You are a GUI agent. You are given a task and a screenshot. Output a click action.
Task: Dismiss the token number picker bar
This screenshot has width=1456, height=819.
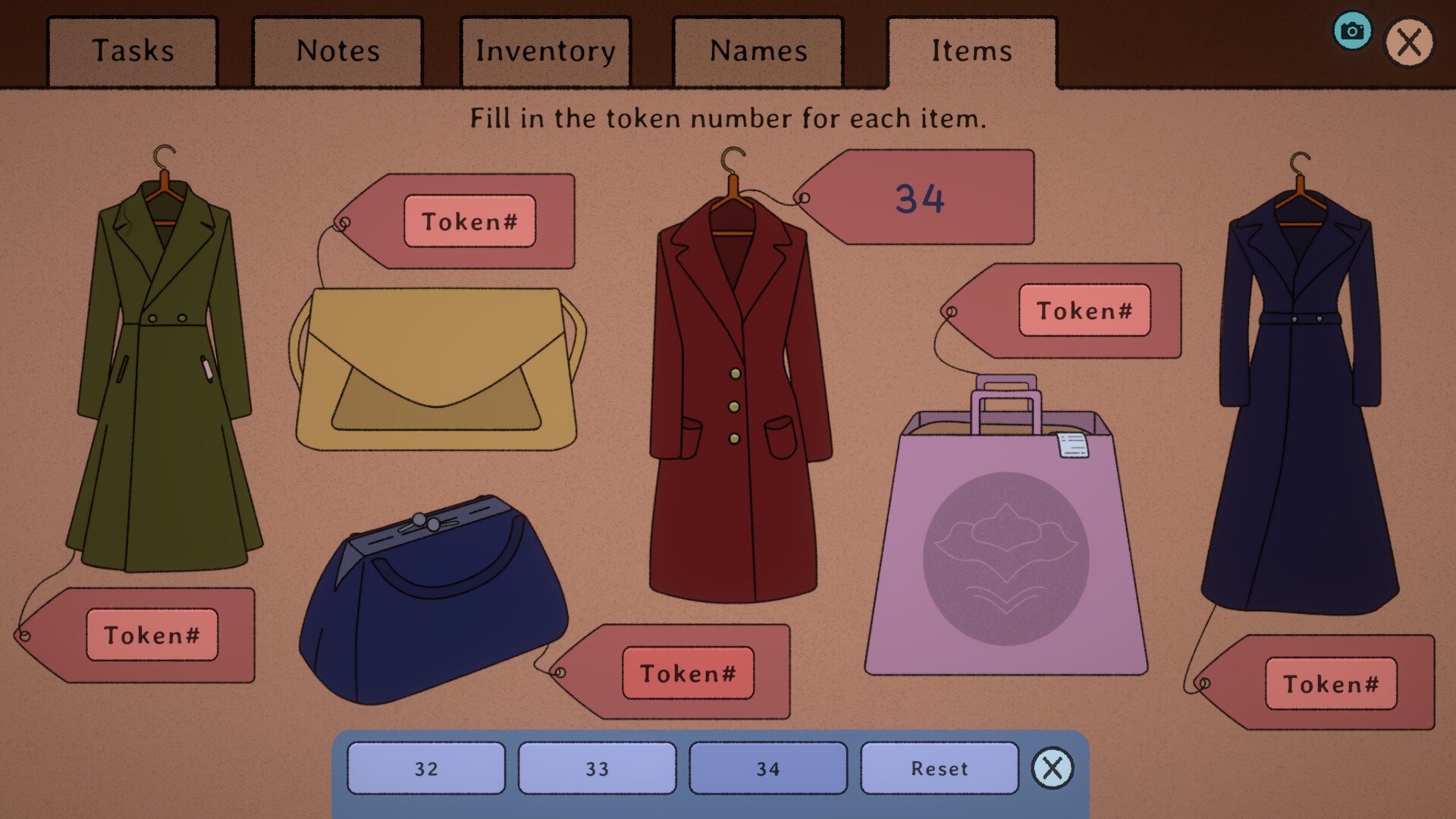[x=1053, y=768]
